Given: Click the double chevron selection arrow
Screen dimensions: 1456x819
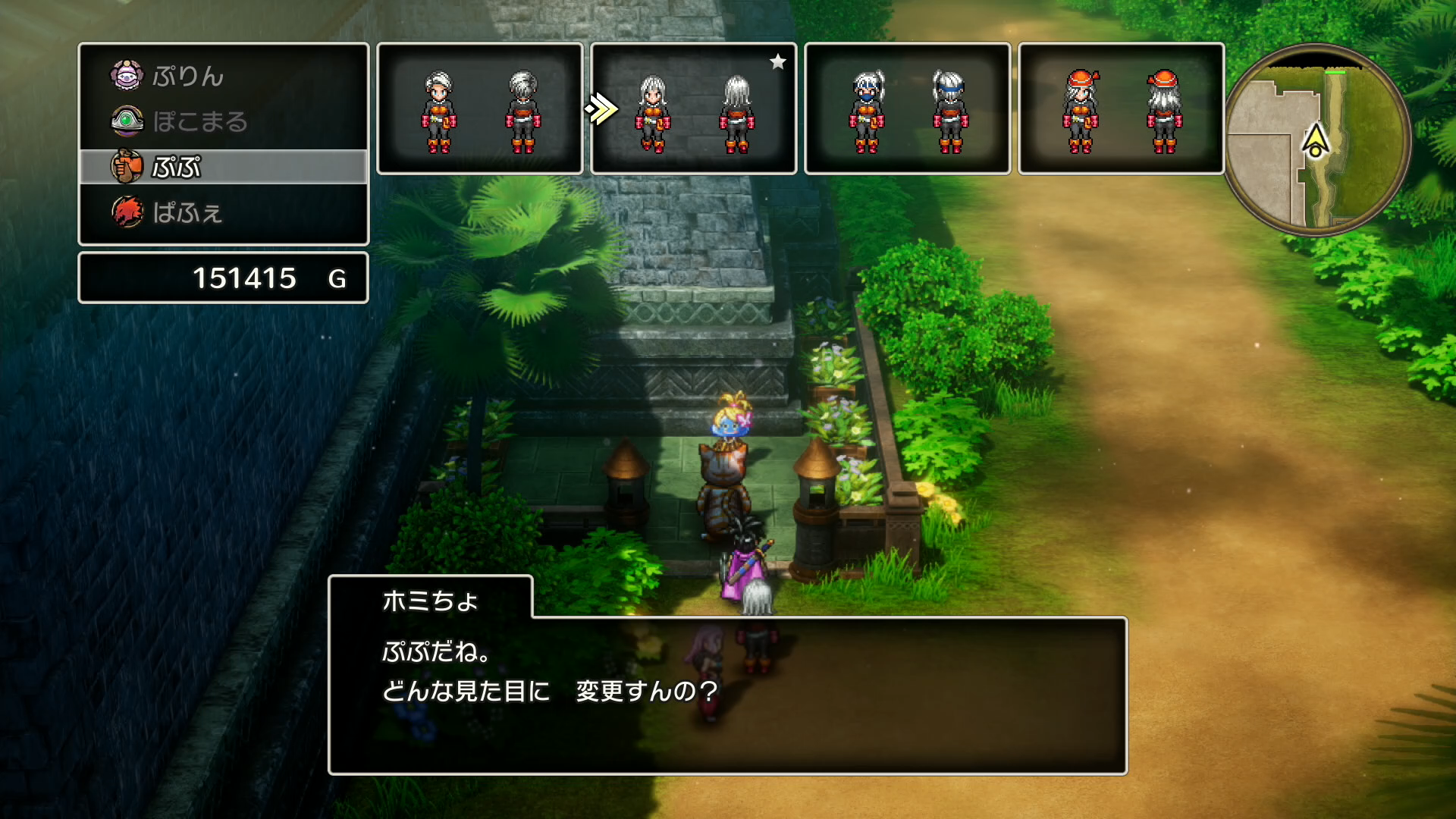Looking at the screenshot, I should (601, 108).
